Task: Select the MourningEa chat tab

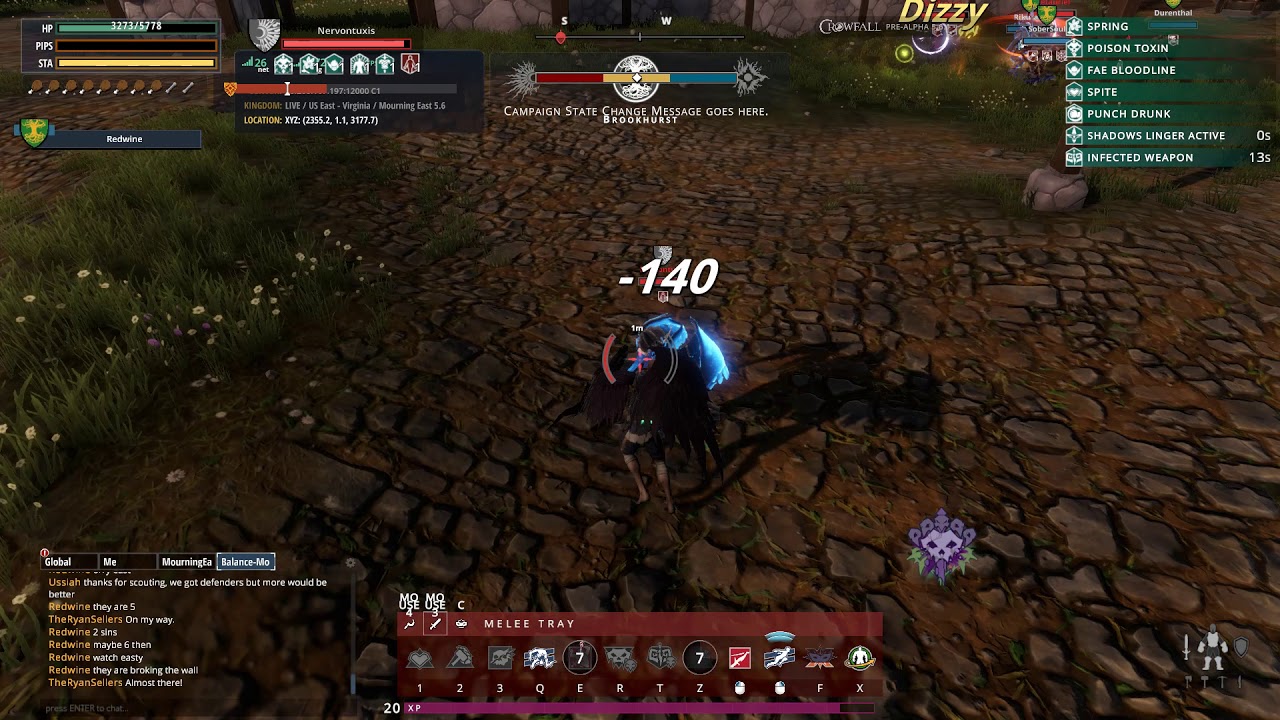Action: (187, 562)
